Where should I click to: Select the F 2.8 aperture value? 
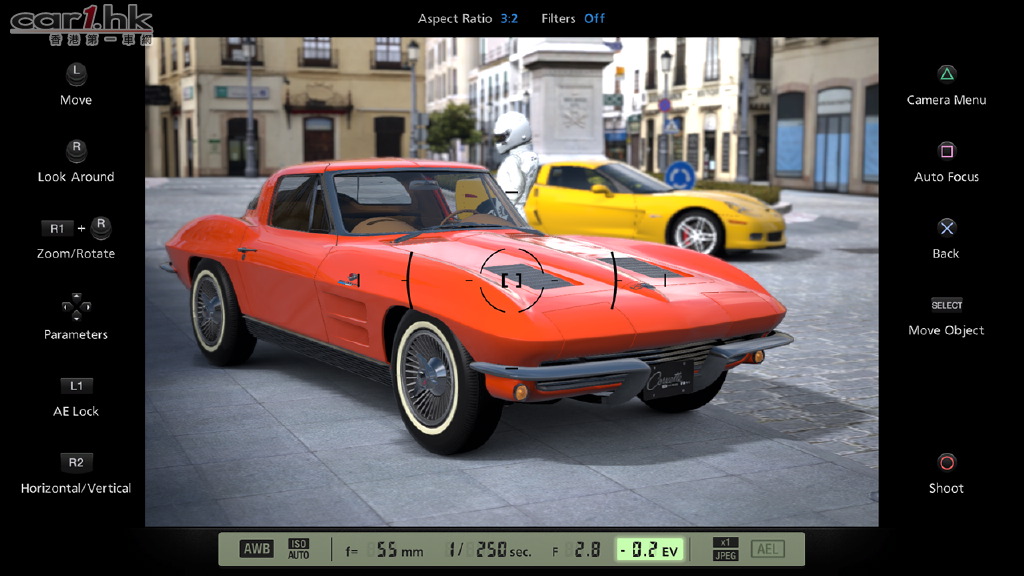coord(577,550)
